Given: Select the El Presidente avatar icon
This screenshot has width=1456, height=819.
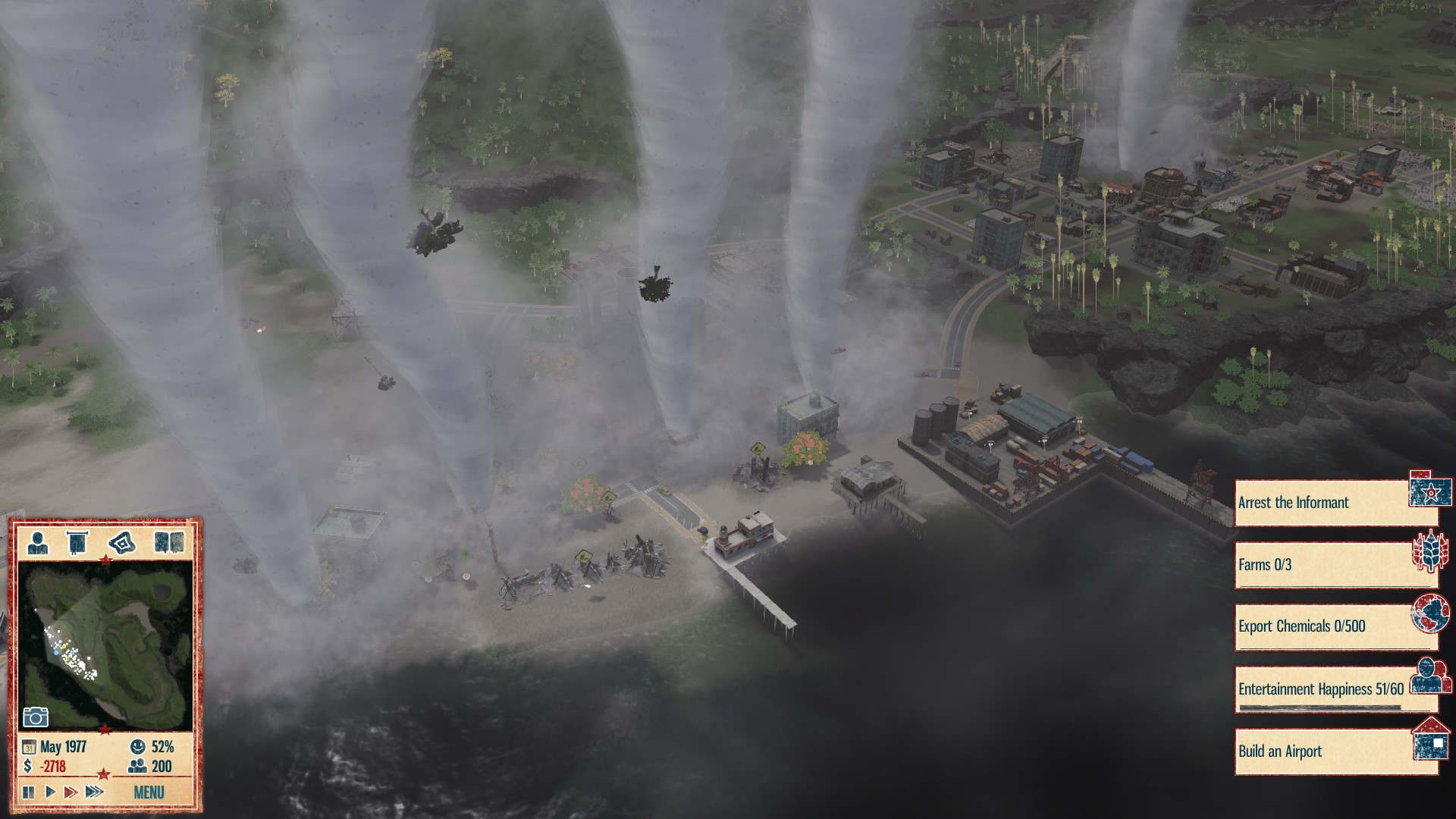Looking at the screenshot, I should point(38,541).
